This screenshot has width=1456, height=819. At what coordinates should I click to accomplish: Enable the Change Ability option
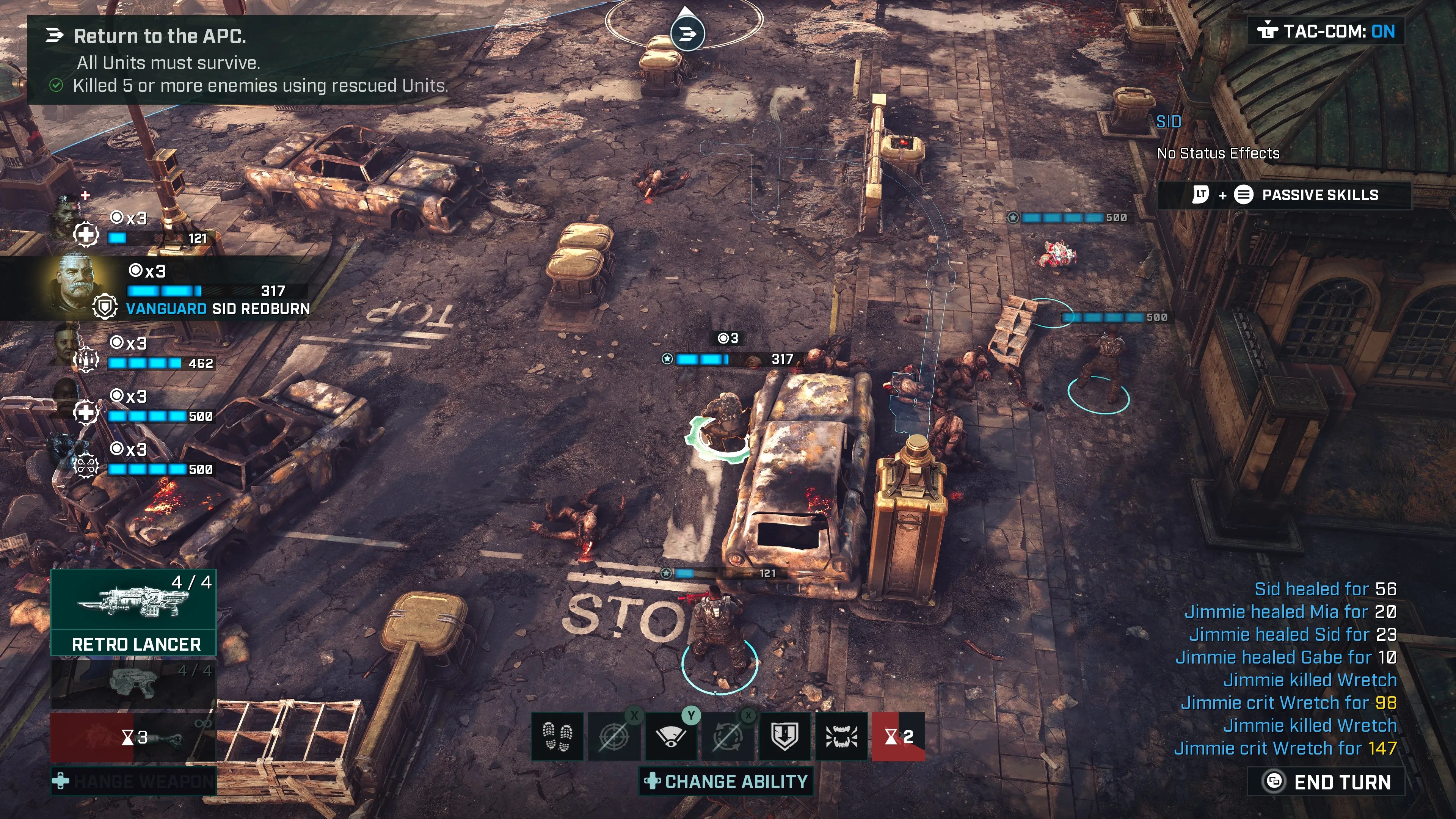coord(726,782)
